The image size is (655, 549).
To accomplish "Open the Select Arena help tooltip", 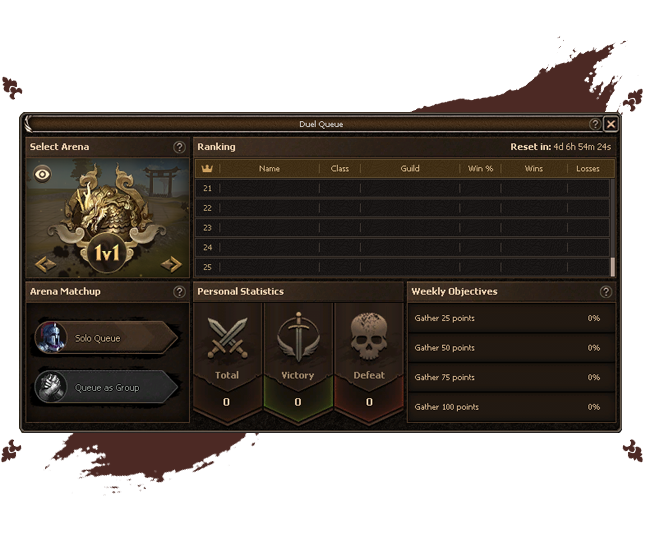I will (x=179, y=147).
